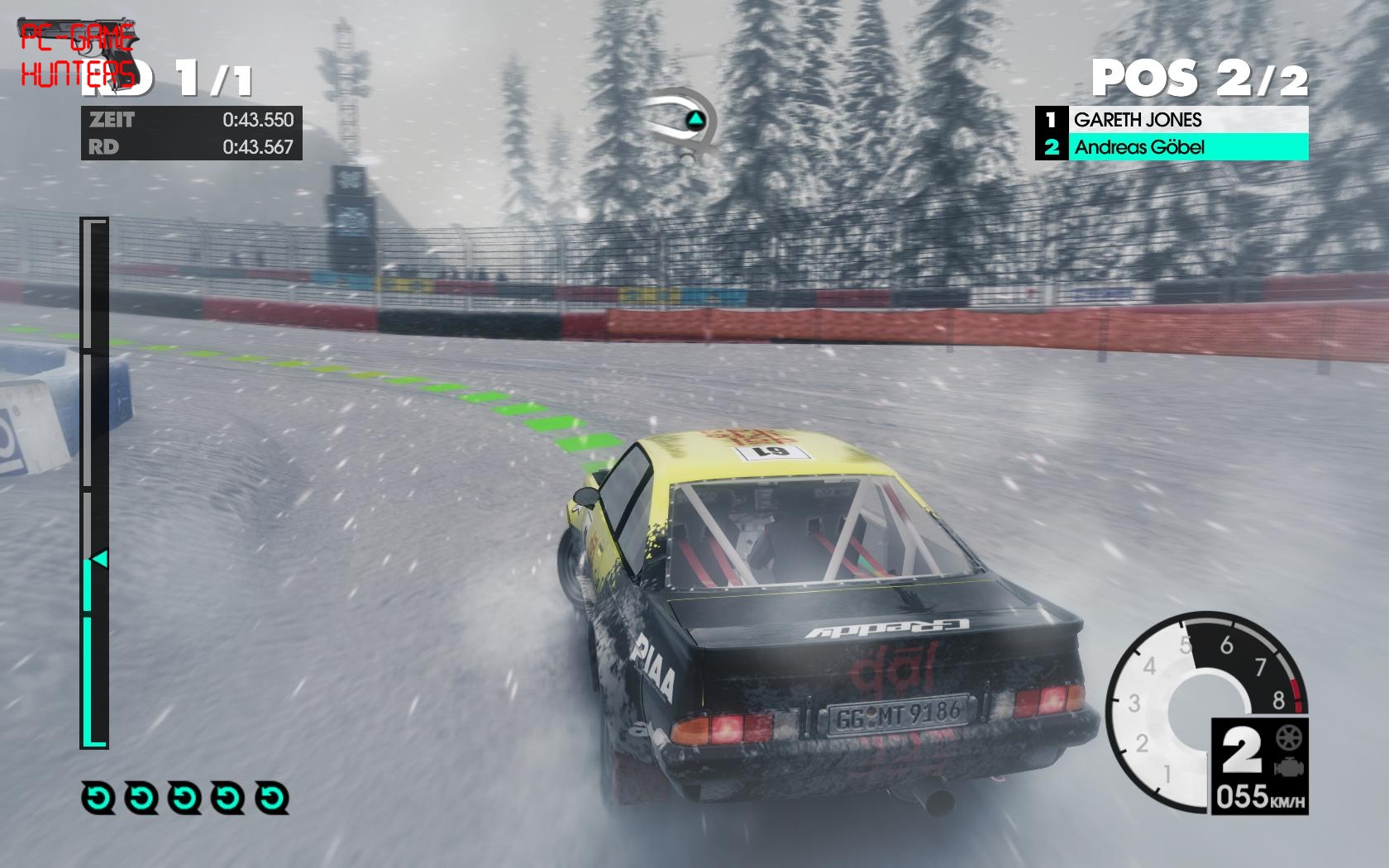Viewport: 1389px width, 868px height.
Task: Click the PC-Game Hunters watermark logo
Action: click(x=78, y=55)
